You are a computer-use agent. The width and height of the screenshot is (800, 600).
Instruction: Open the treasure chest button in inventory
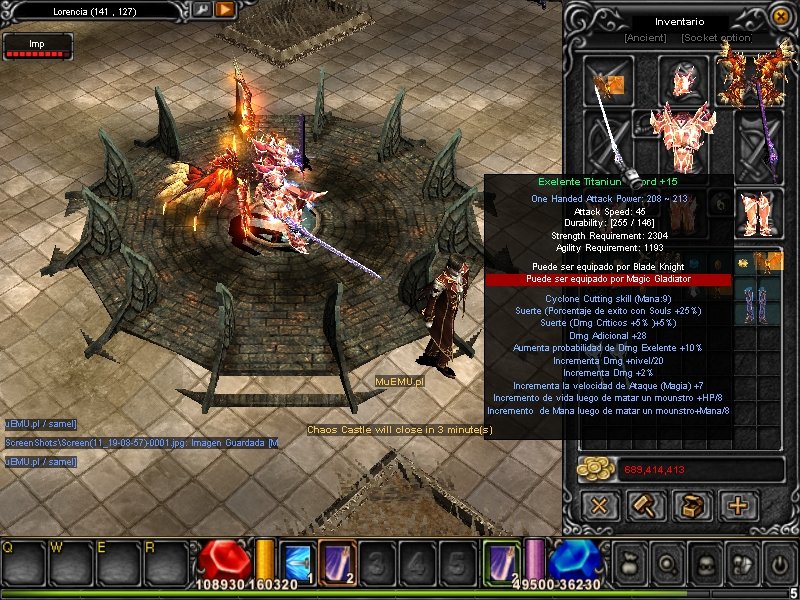pyautogui.click(x=691, y=505)
